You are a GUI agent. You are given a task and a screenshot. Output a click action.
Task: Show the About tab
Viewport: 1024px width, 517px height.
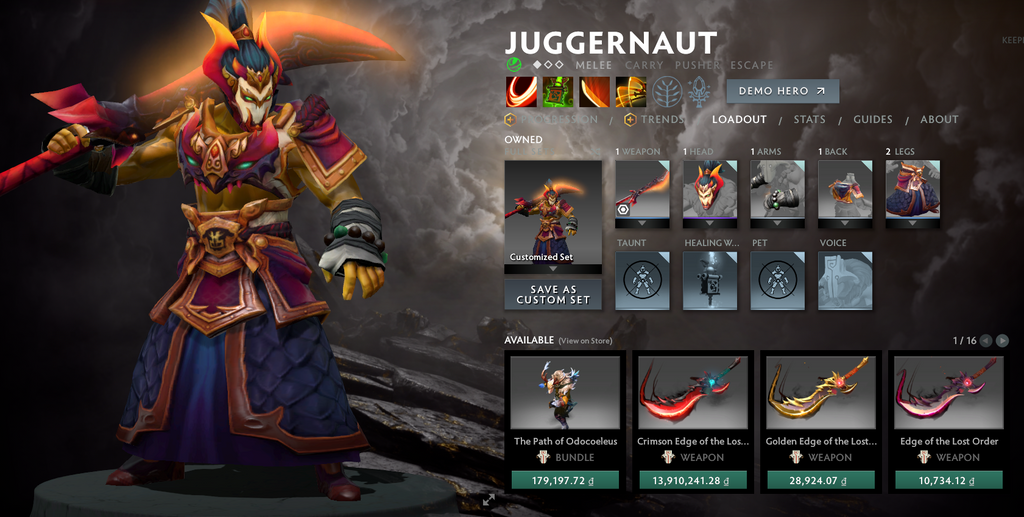coord(939,120)
